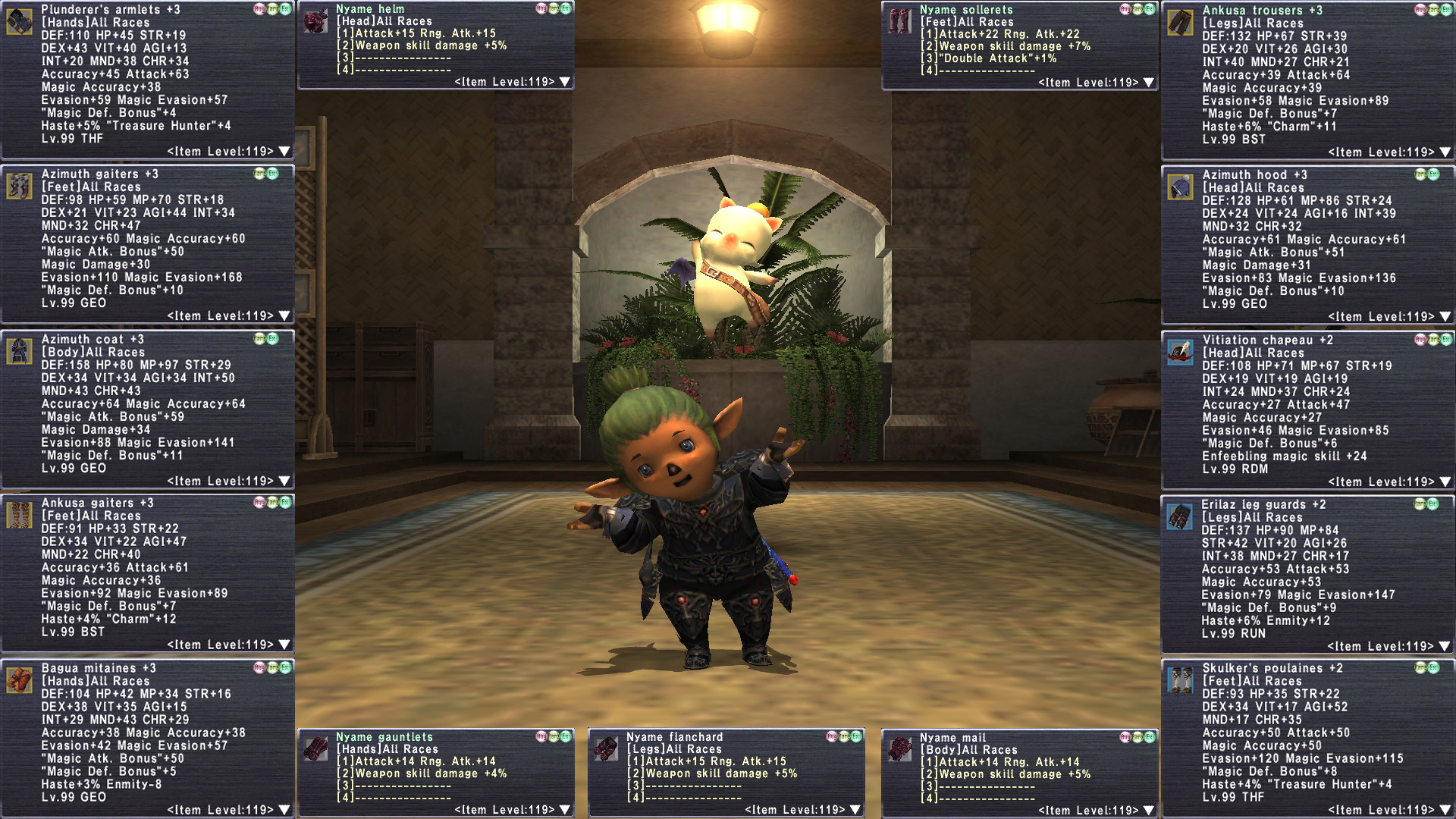Click the Nyame helm item icon
This screenshot has height=819, width=1456.
click(x=315, y=20)
